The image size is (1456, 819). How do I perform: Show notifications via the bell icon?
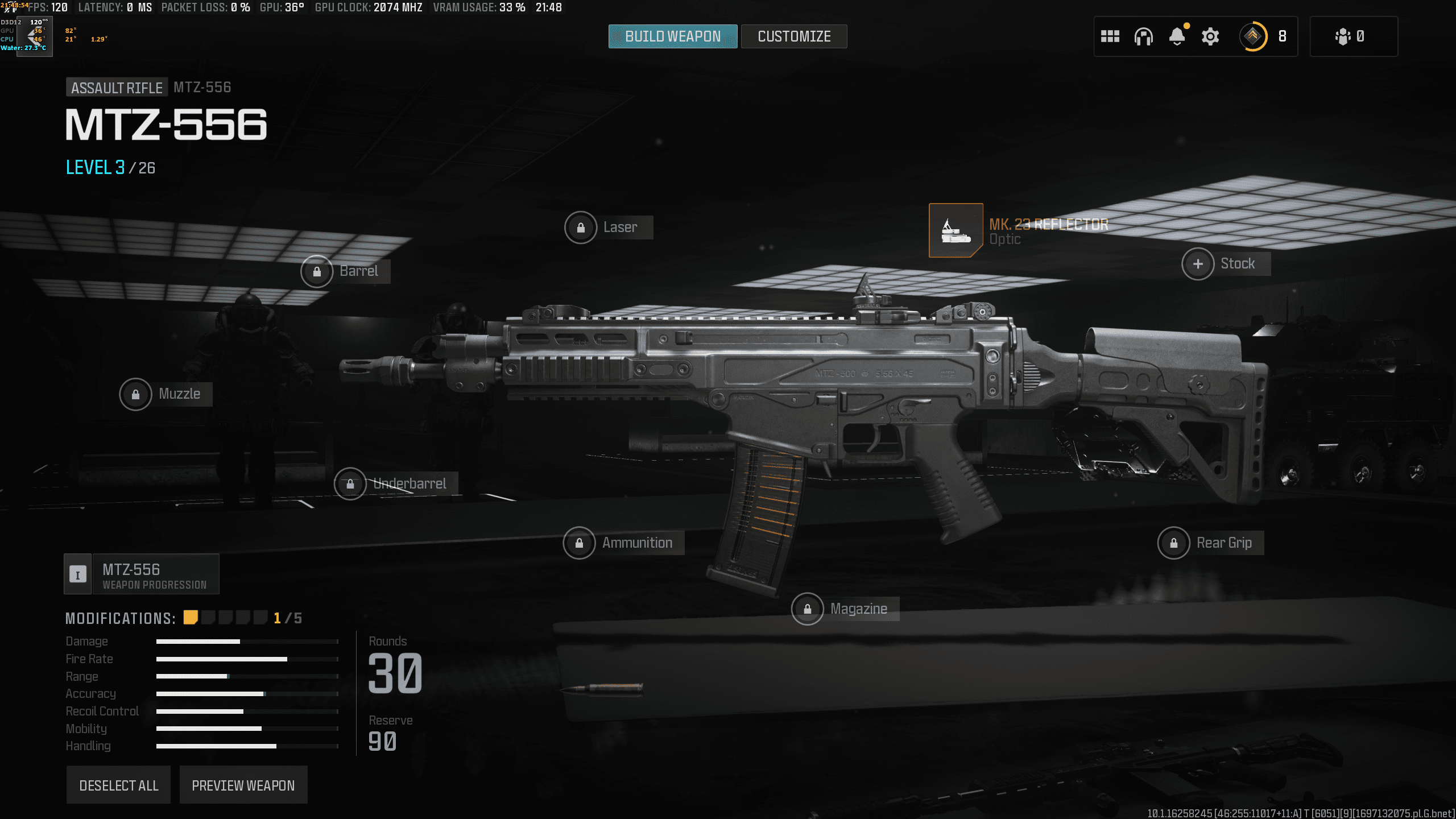tap(1177, 36)
